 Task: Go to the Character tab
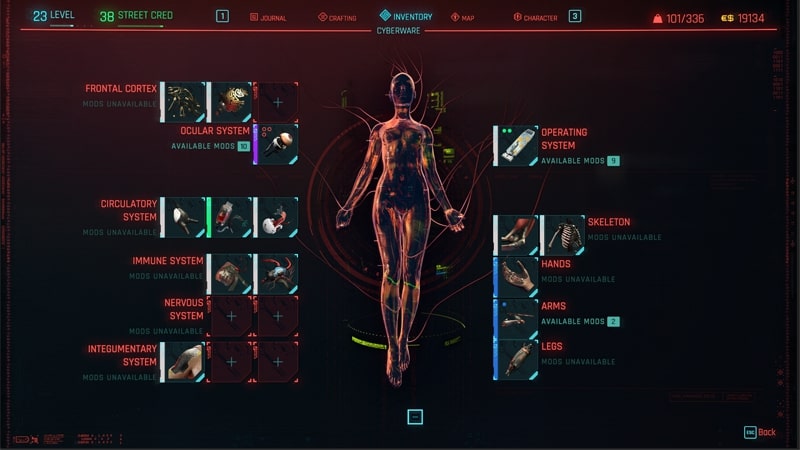(x=534, y=17)
